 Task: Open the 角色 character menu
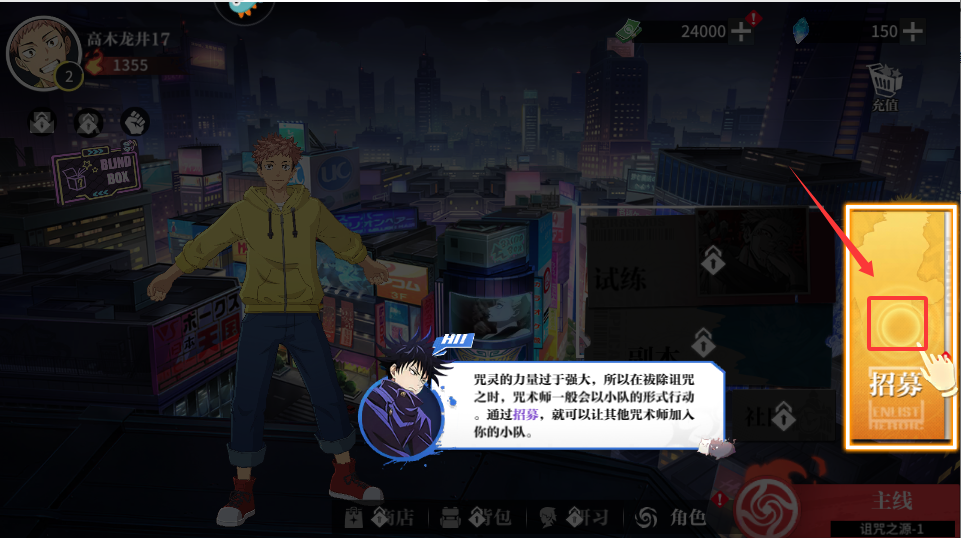click(x=672, y=517)
